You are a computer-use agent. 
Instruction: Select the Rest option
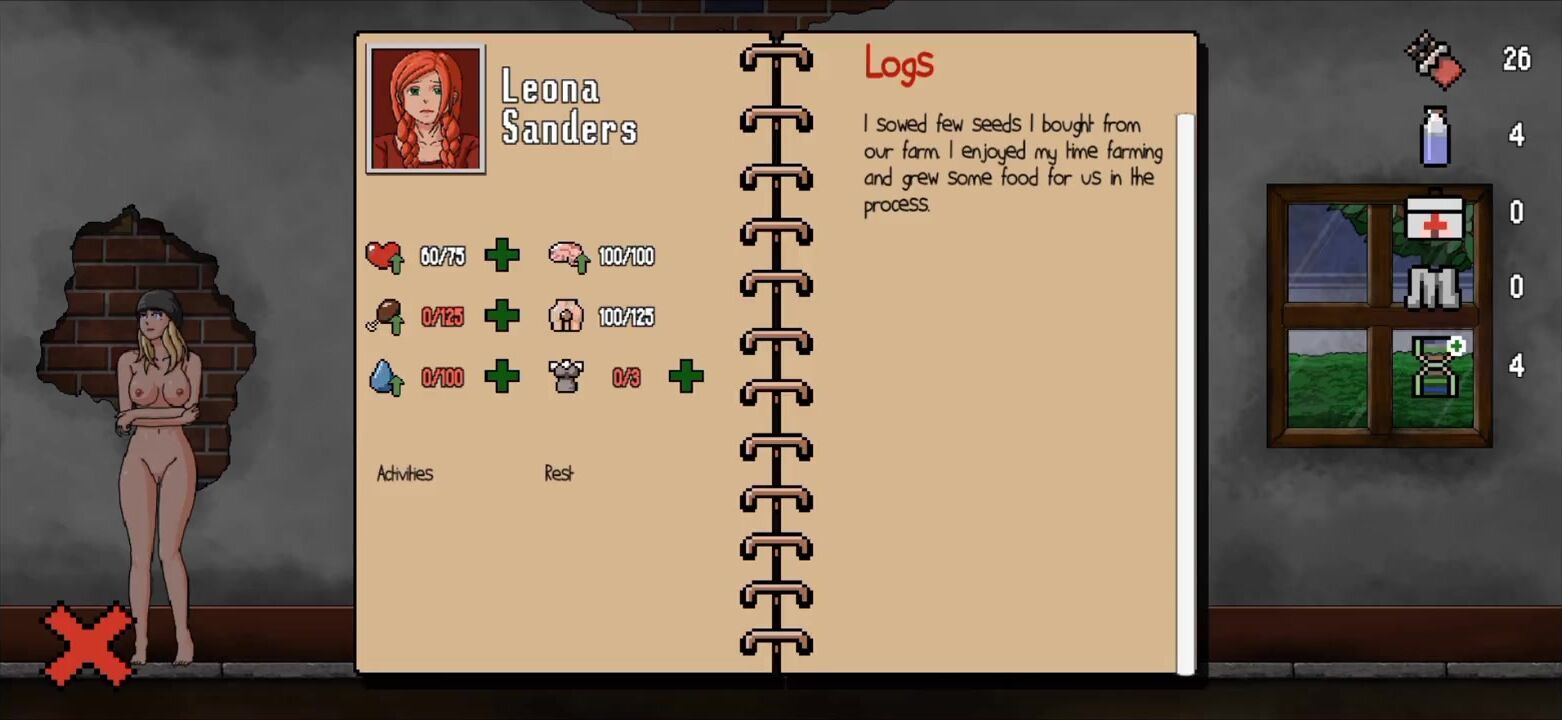[x=559, y=473]
